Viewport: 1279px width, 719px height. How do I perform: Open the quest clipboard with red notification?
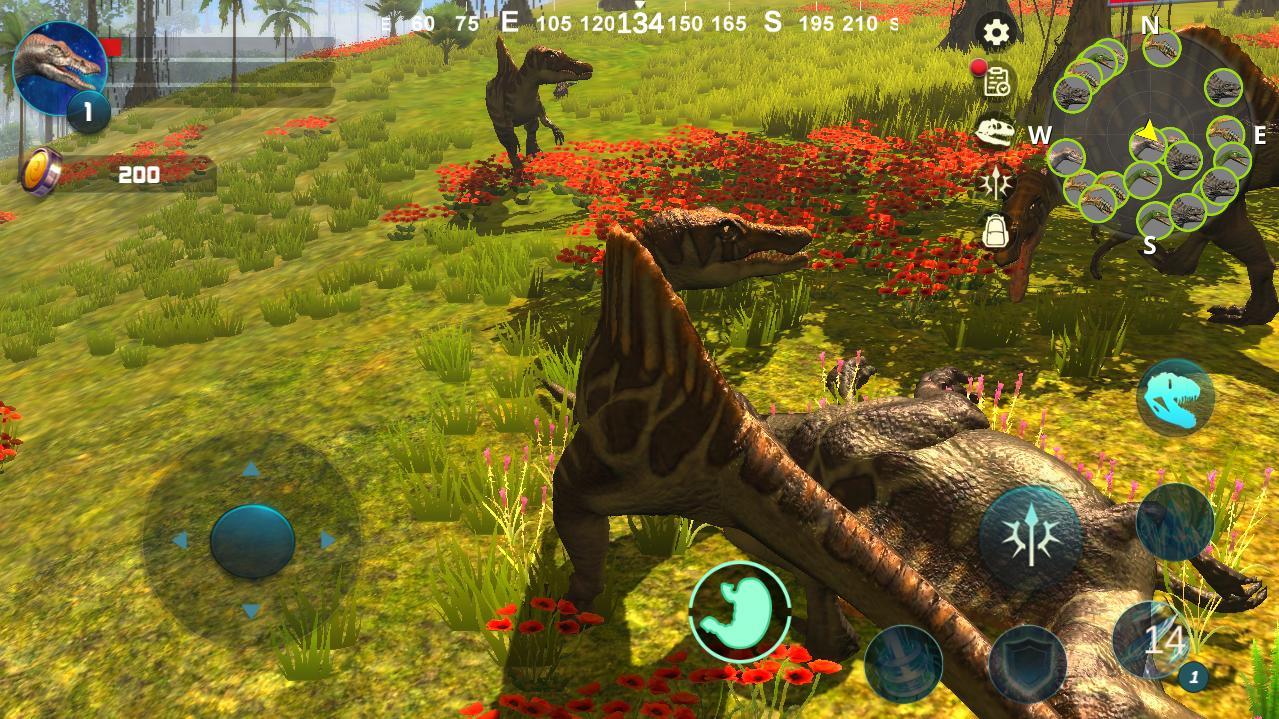click(x=995, y=82)
